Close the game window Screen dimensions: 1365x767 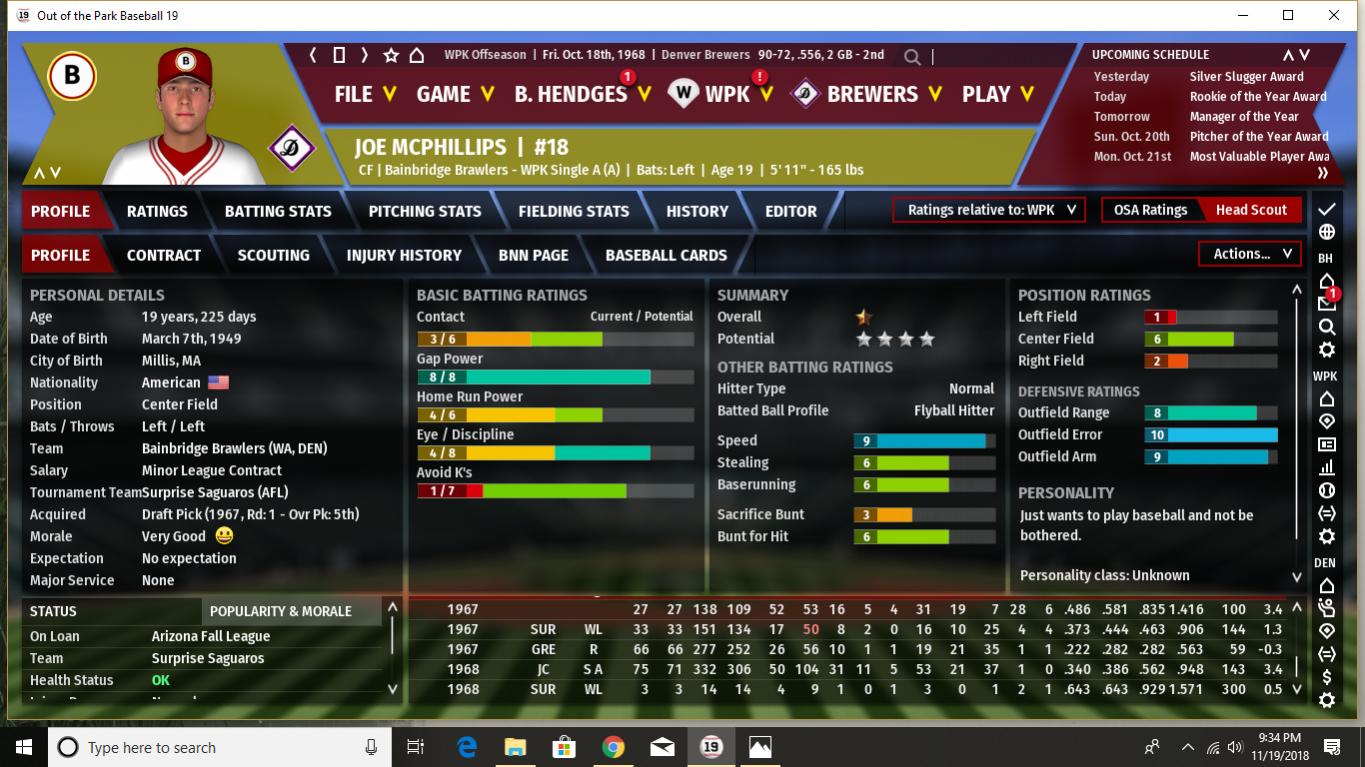1334,15
